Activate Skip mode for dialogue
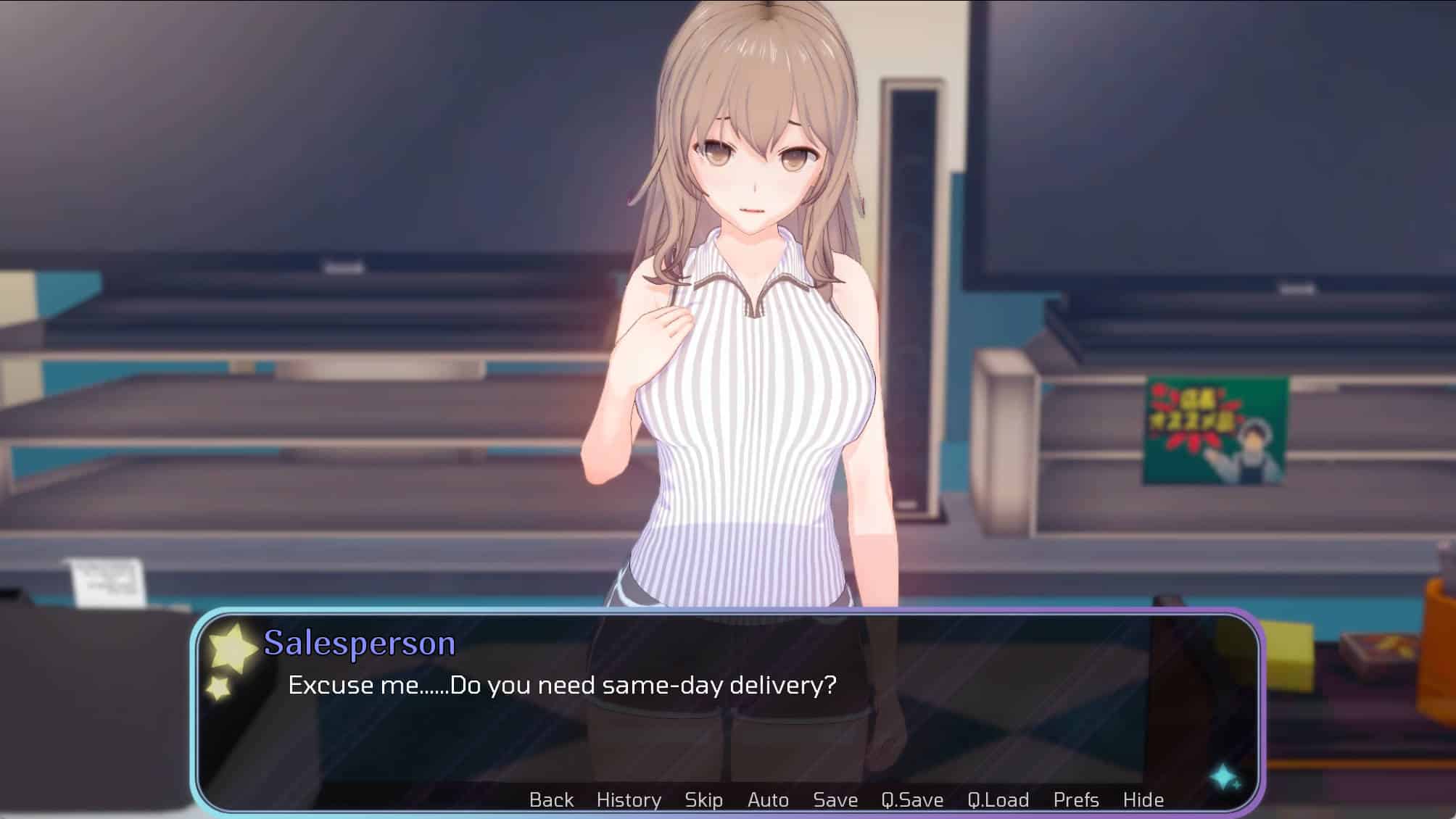The height and width of the screenshot is (819, 1456). click(703, 799)
